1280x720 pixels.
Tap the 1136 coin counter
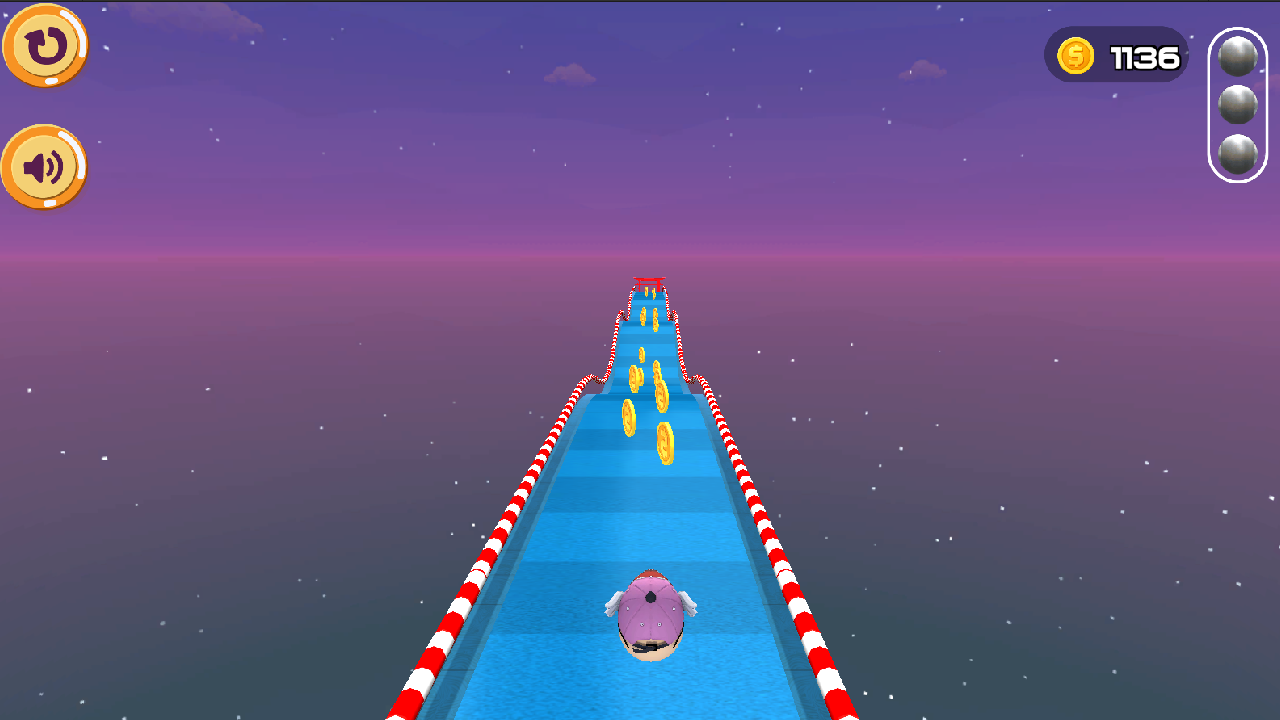point(1144,55)
